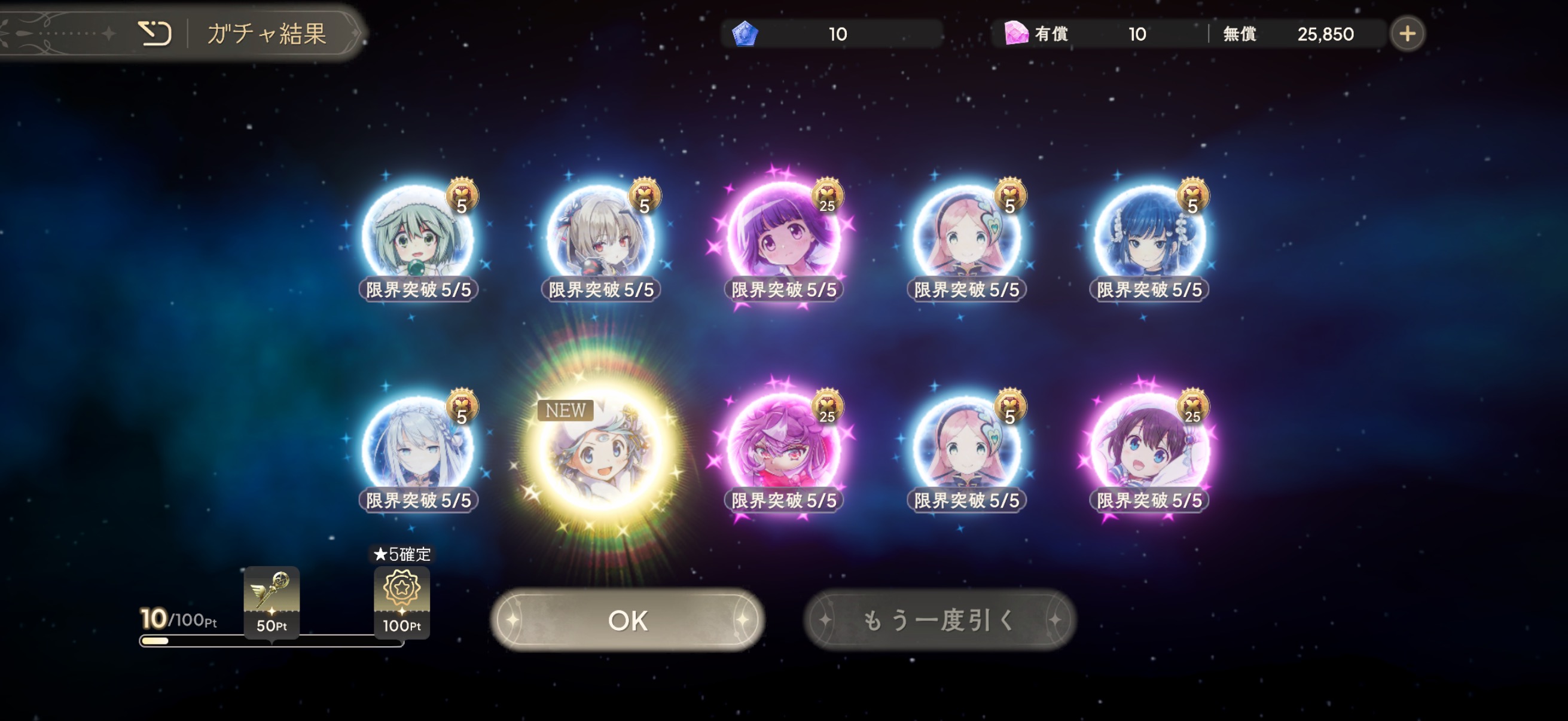Go back using the return arrow
The height and width of the screenshot is (721, 1568).
click(154, 33)
